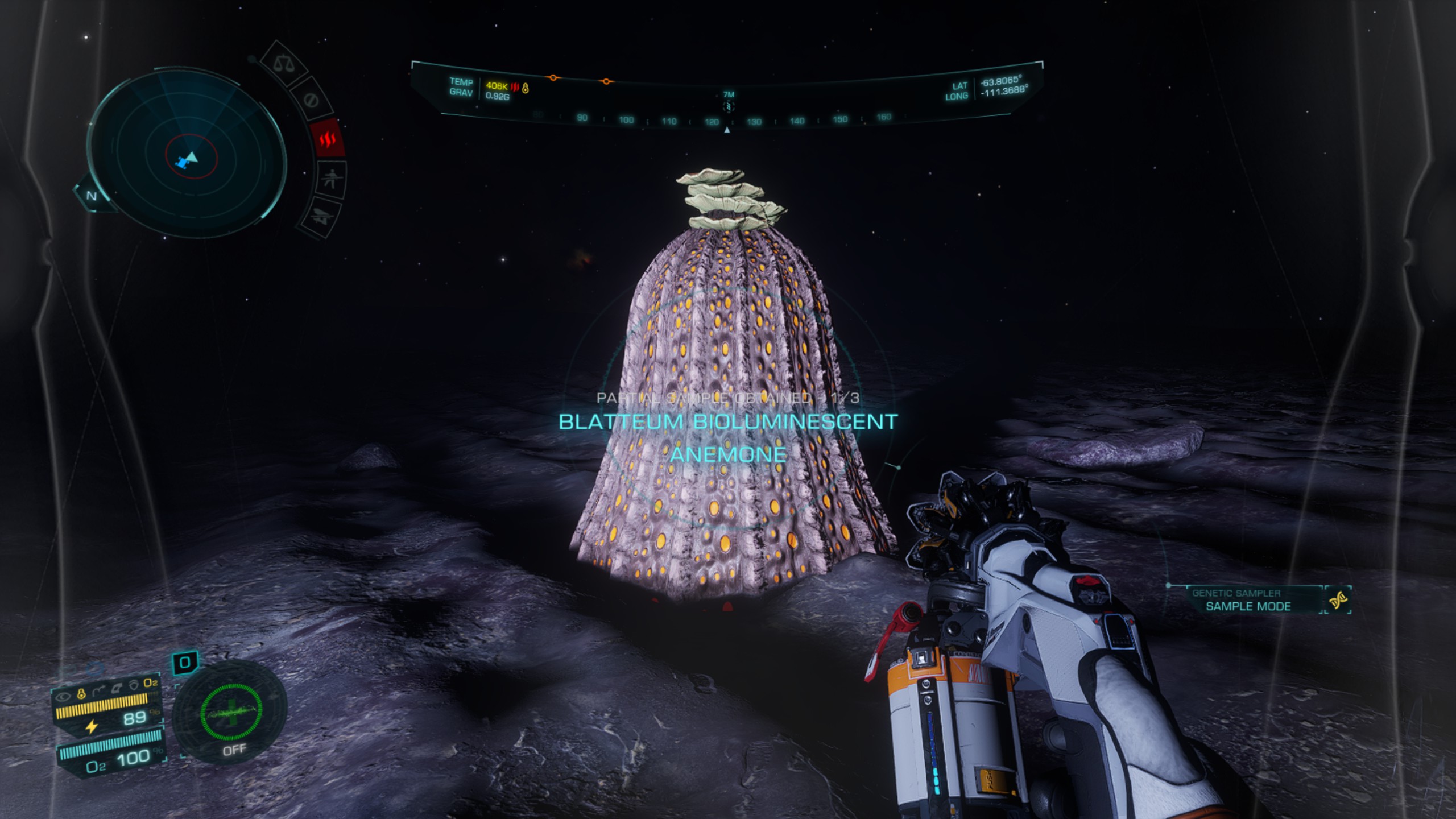Select the yellow thermometer status icon
The height and width of the screenshot is (819, 1456).
[x=81, y=693]
